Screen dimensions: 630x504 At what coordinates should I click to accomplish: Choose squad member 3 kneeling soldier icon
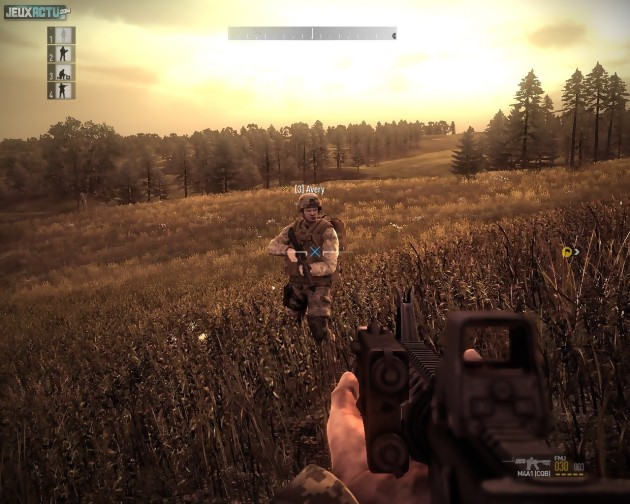(61, 73)
